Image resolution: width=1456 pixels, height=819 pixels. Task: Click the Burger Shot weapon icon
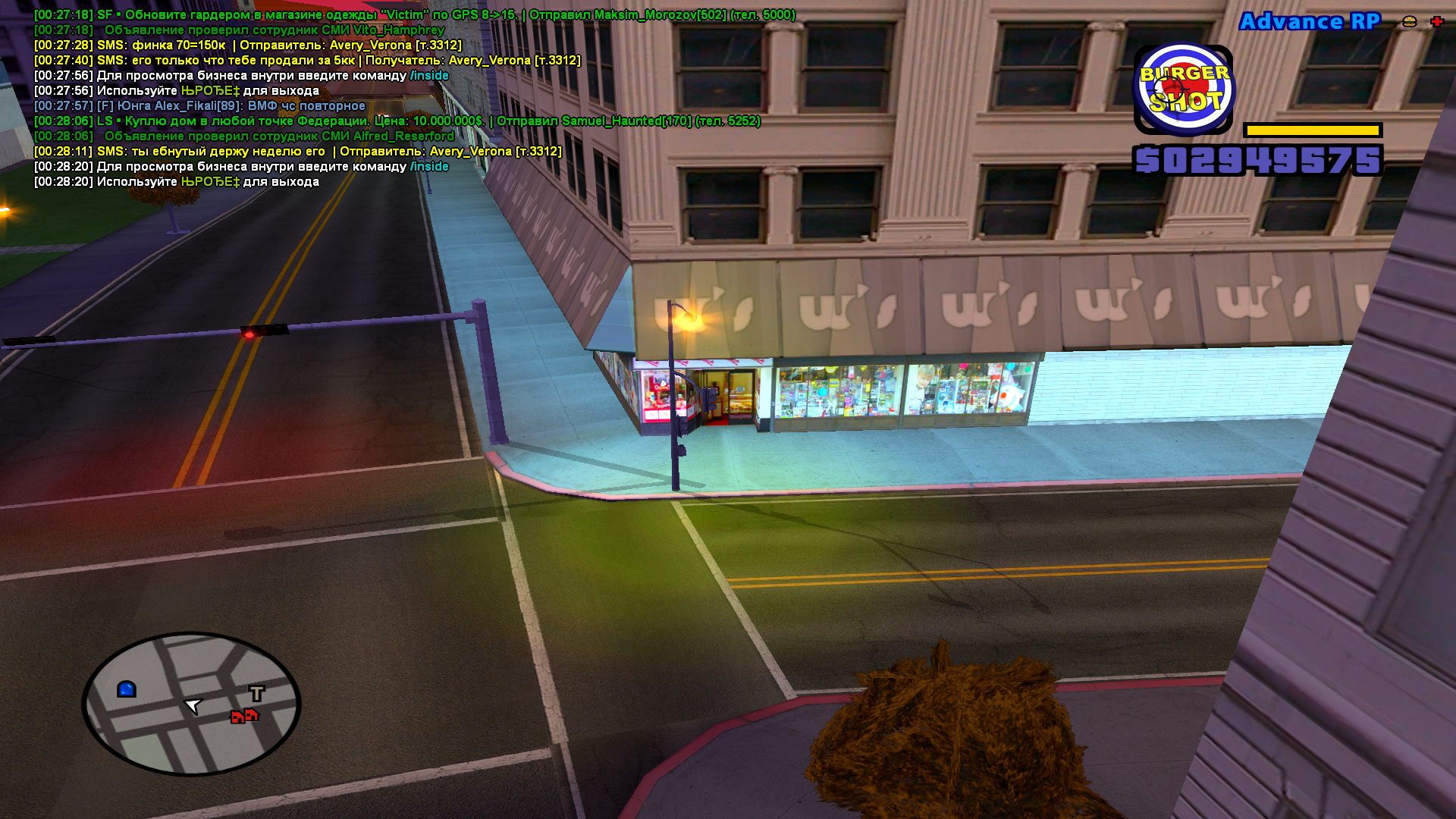click(1183, 89)
